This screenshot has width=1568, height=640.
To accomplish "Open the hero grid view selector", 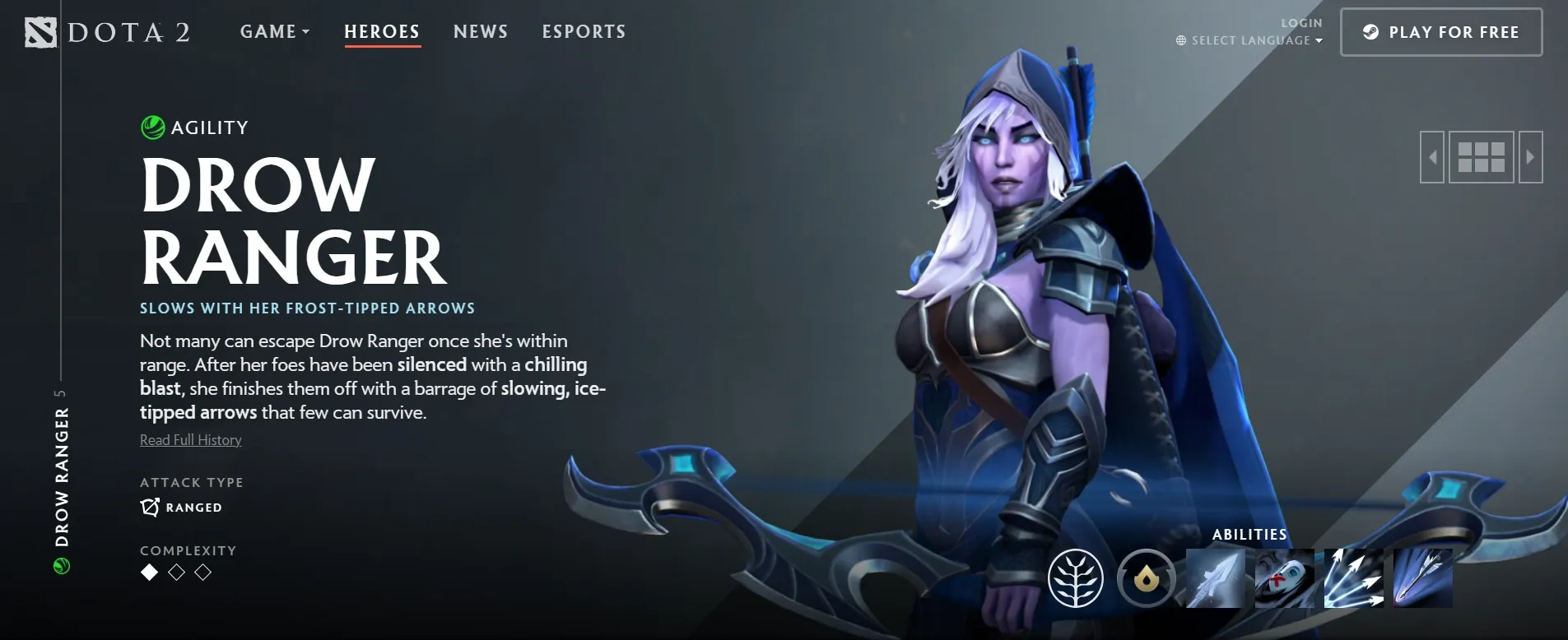I will (x=1482, y=155).
